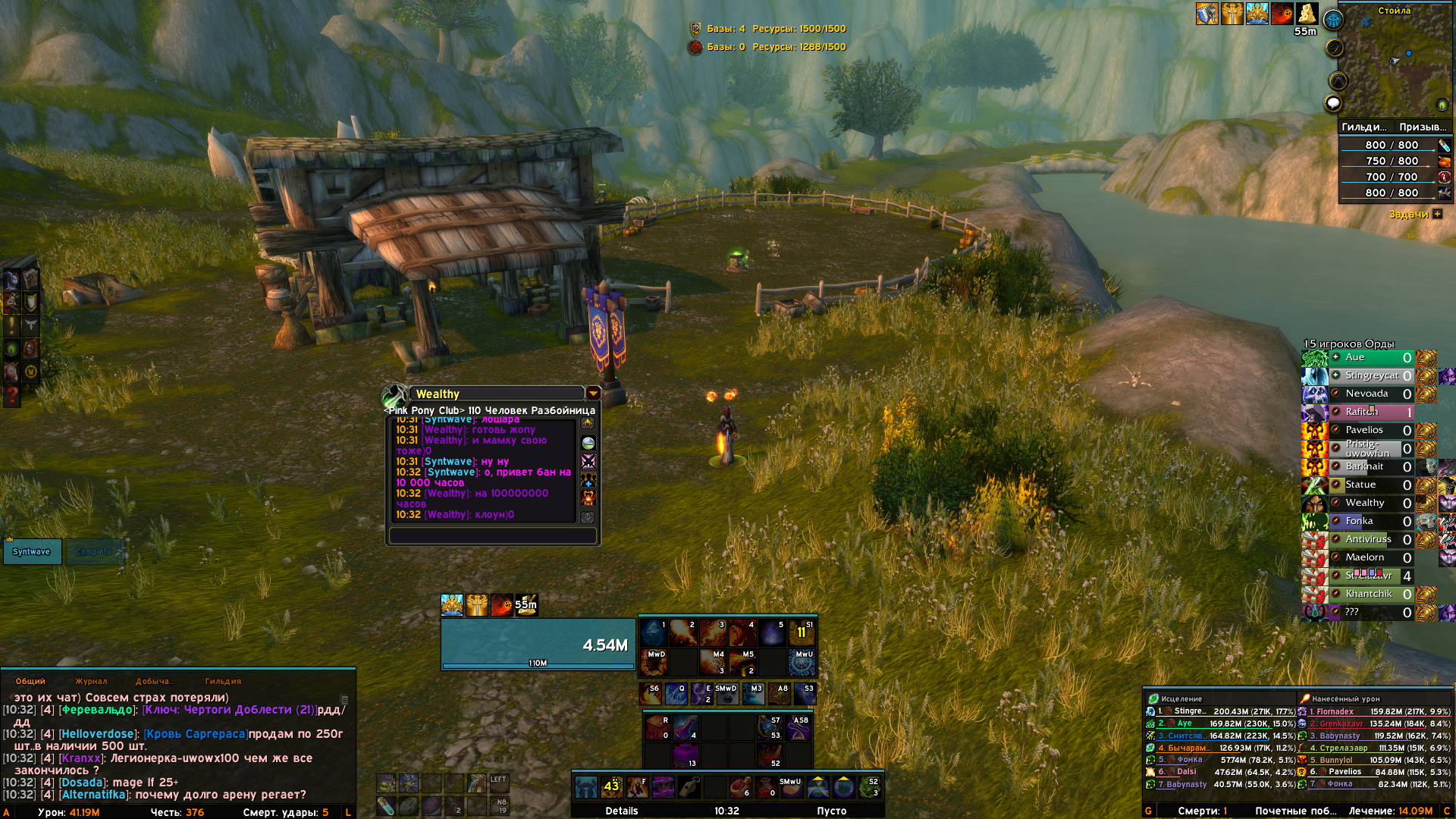The image size is (1456, 819).
Task: Open the Гильди... tab below the minimap
Action: click(1364, 127)
